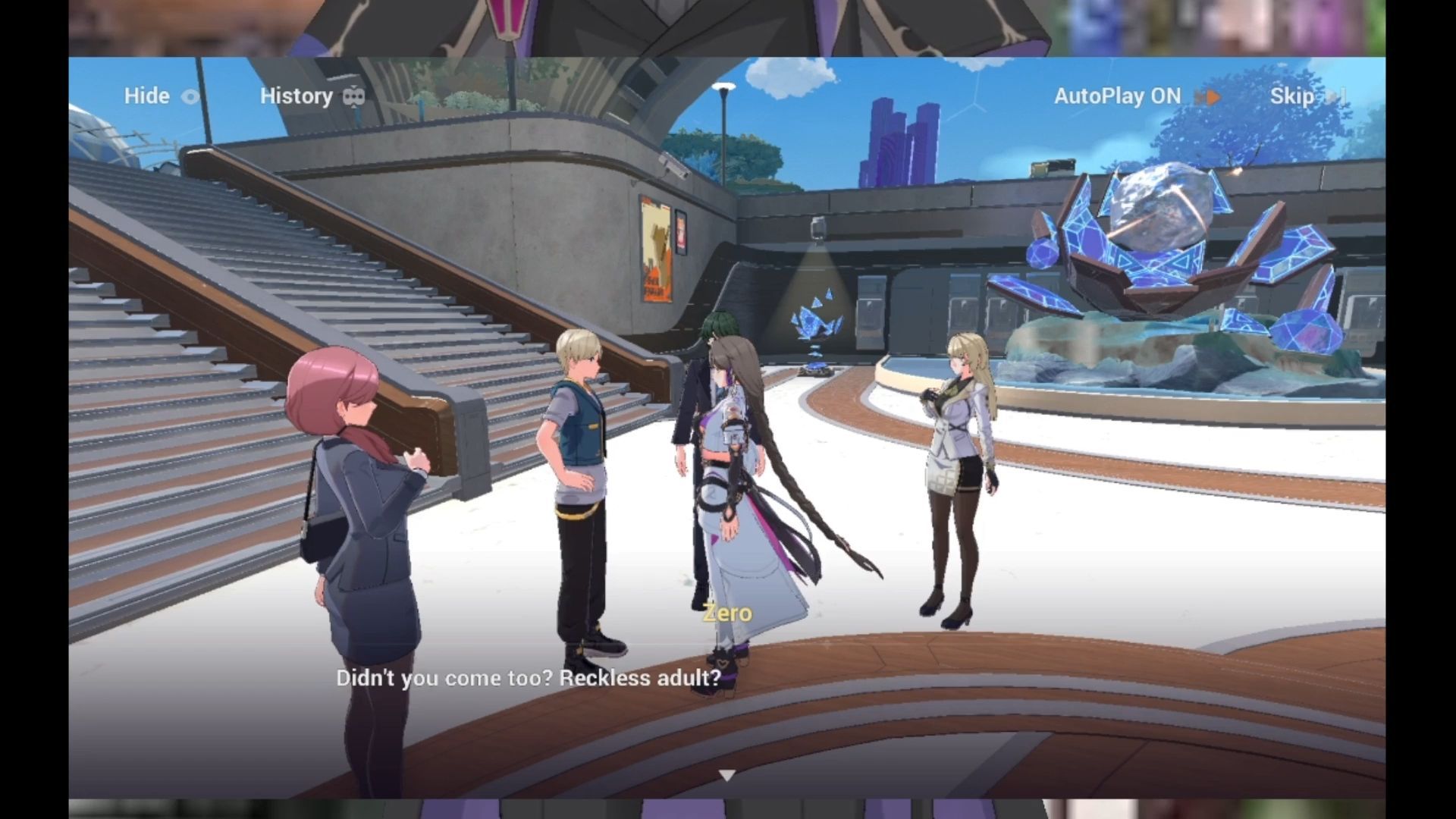The width and height of the screenshot is (1456, 819).
Task: Hide the dialogue interface
Action: click(161, 96)
